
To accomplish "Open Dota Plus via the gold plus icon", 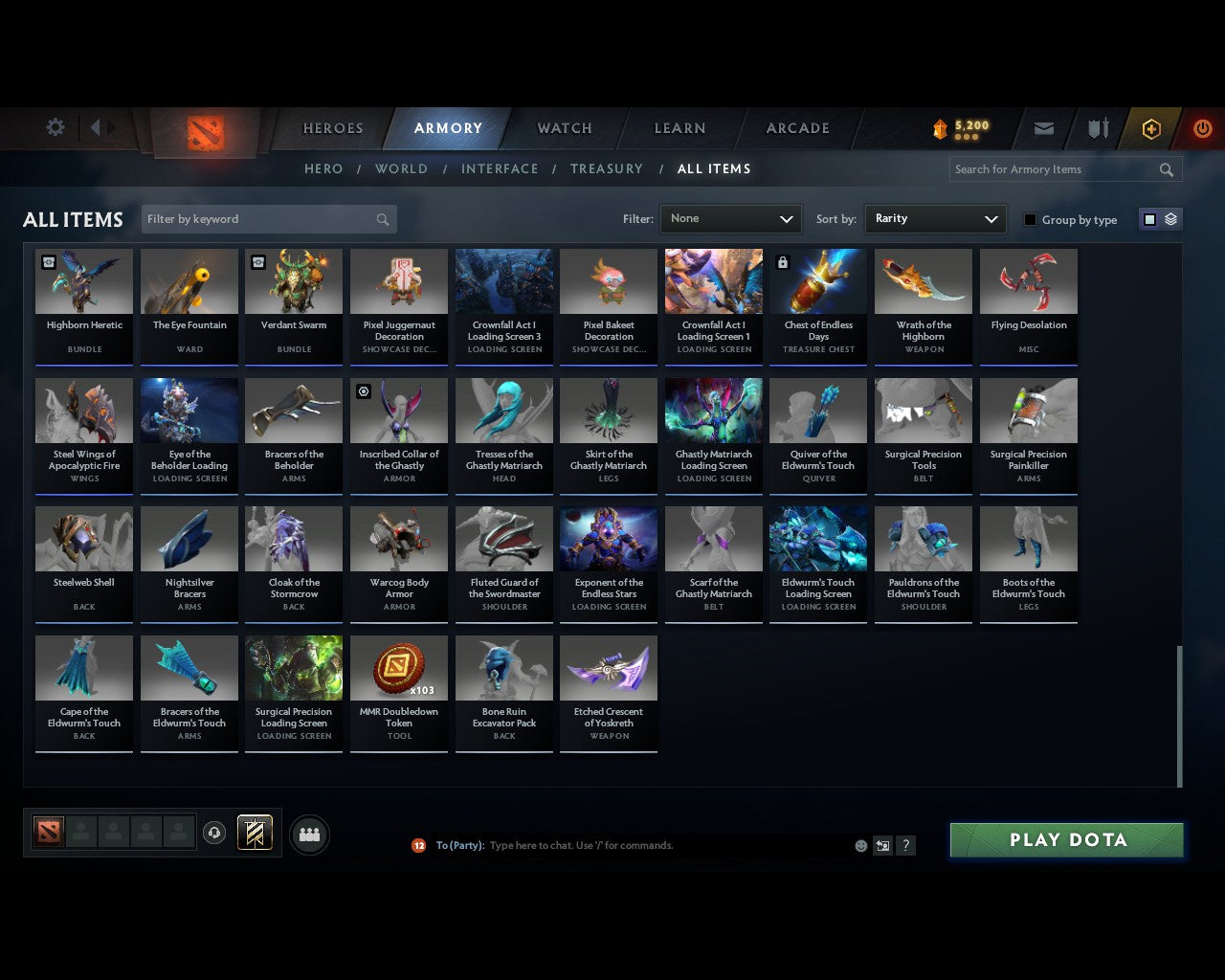I will pyautogui.click(x=1150, y=127).
